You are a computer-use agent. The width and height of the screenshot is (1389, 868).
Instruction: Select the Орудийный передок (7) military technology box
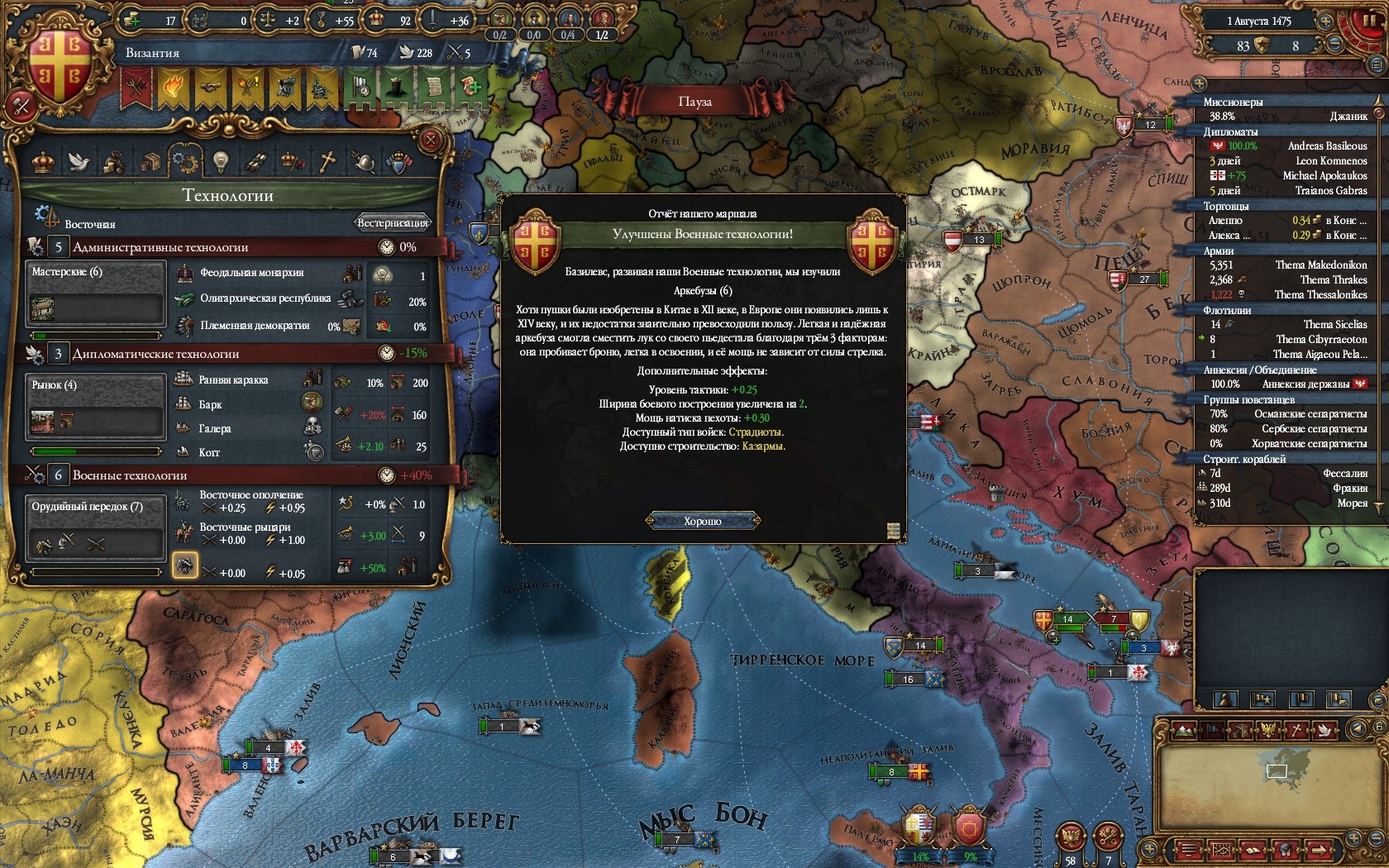coord(95,529)
